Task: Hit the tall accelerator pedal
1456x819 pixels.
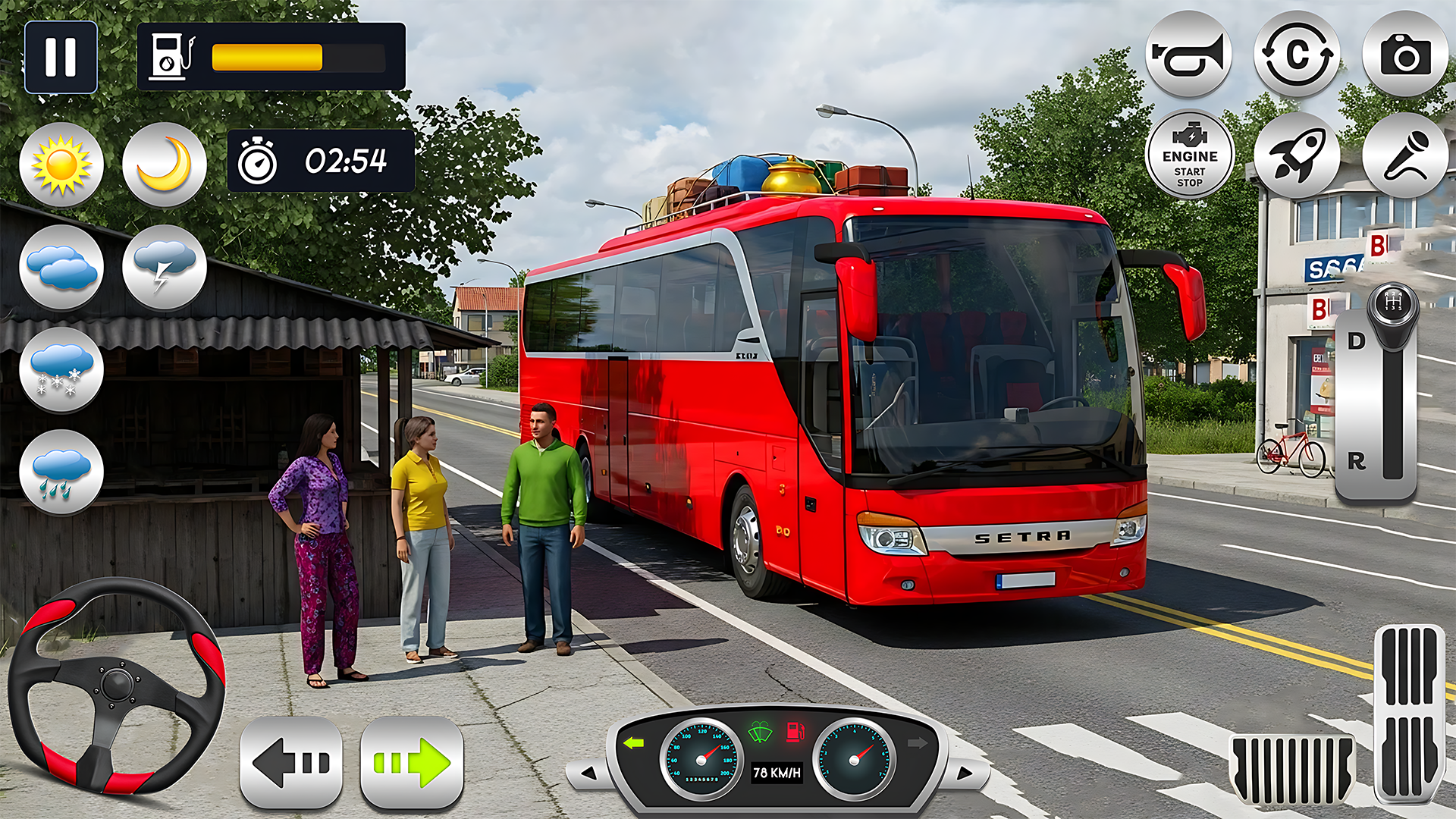Action: 1409,711
